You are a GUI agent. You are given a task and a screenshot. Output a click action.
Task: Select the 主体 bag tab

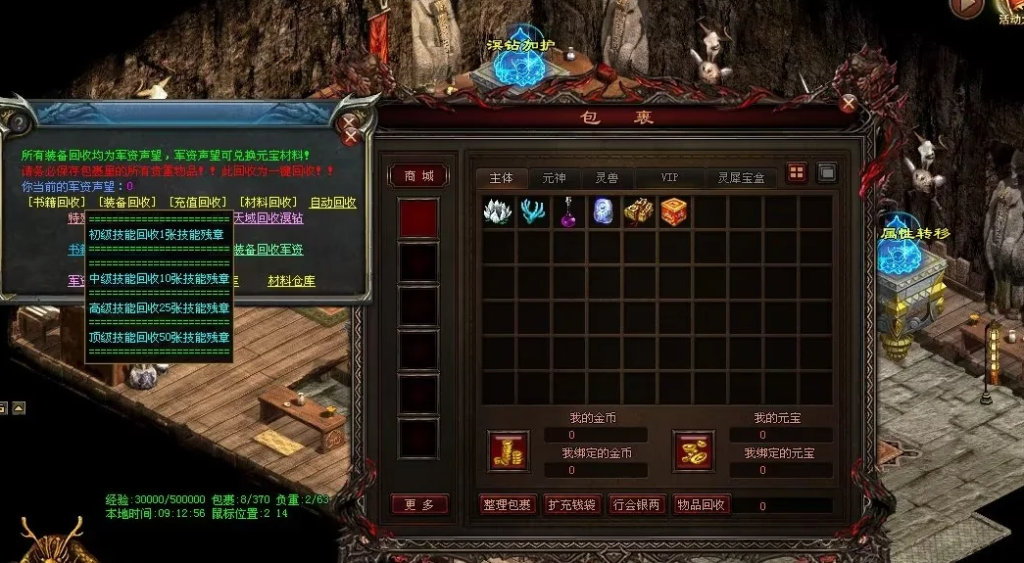(x=501, y=178)
